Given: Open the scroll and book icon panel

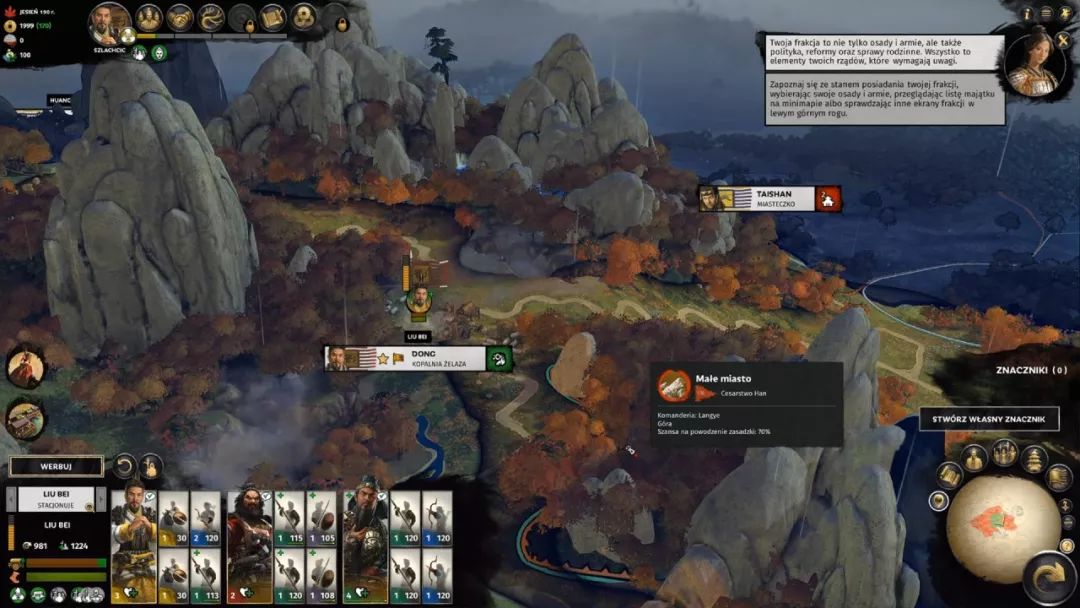Looking at the screenshot, I should [x=273, y=17].
